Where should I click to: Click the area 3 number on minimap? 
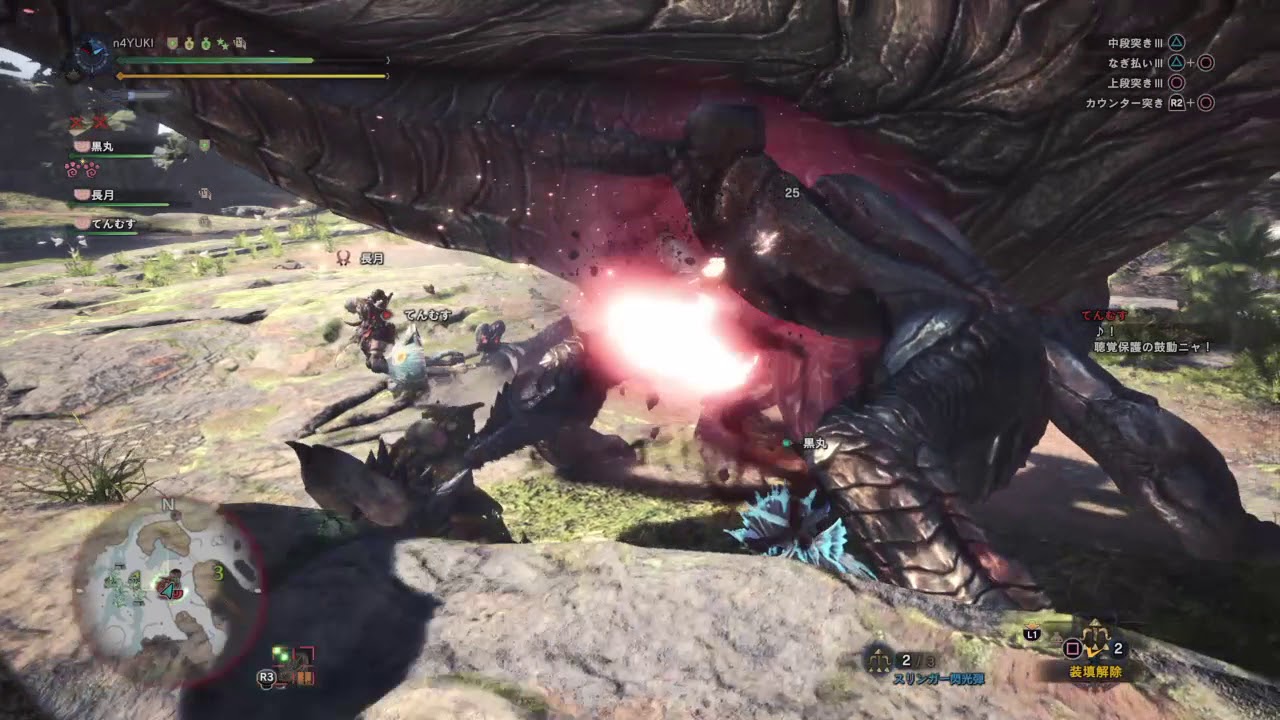coord(217,573)
